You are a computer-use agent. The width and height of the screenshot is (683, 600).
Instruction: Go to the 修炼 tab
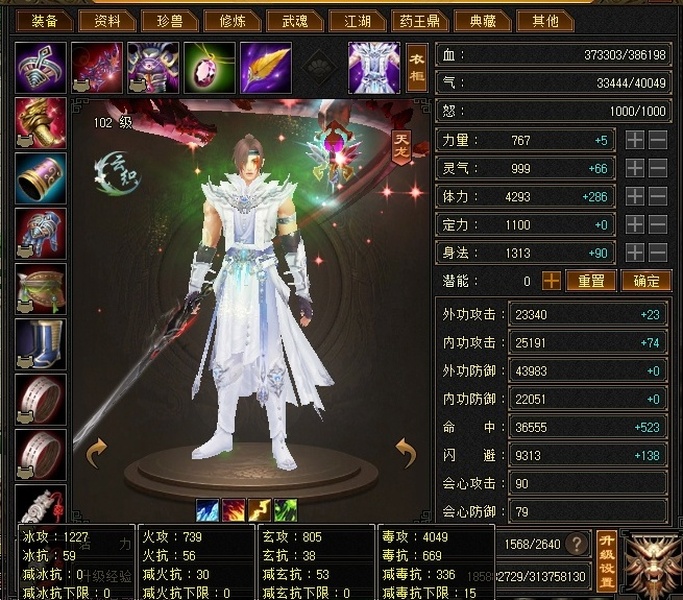click(x=232, y=20)
